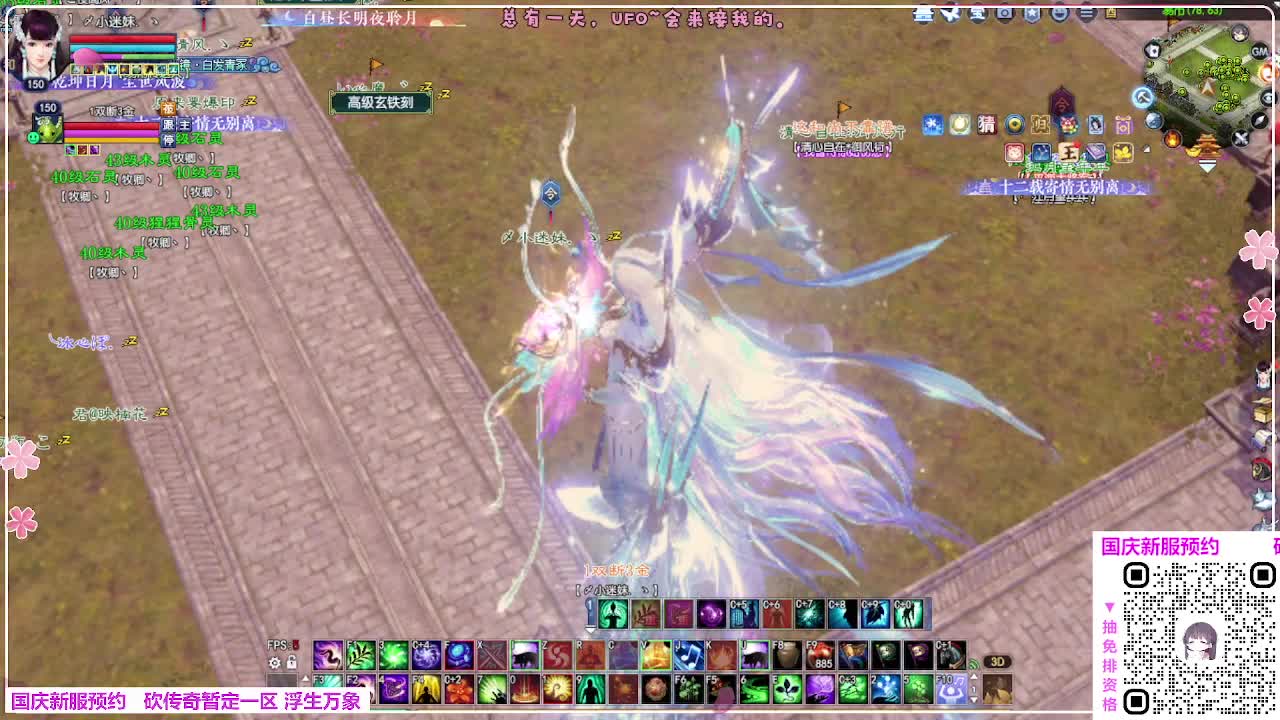Image resolution: width=1280 pixels, height=720 pixels.
Task: Click the 王 event activity icon
Action: pyautogui.click(x=1070, y=154)
